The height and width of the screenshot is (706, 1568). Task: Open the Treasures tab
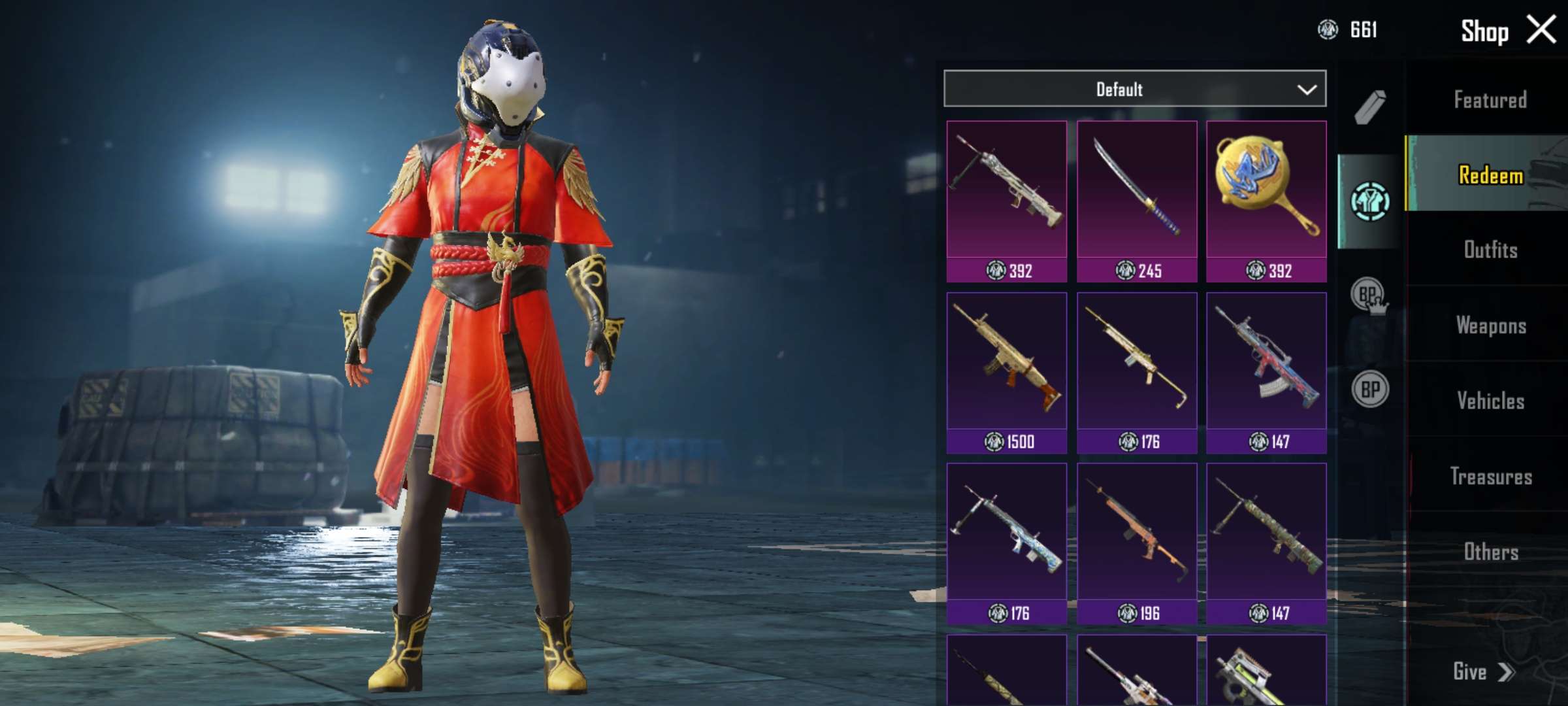(1490, 476)
